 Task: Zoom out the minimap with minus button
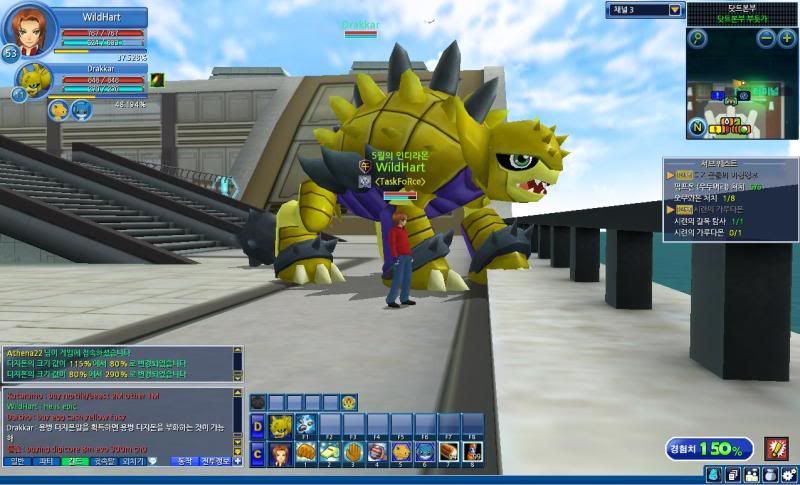[767, 39]
